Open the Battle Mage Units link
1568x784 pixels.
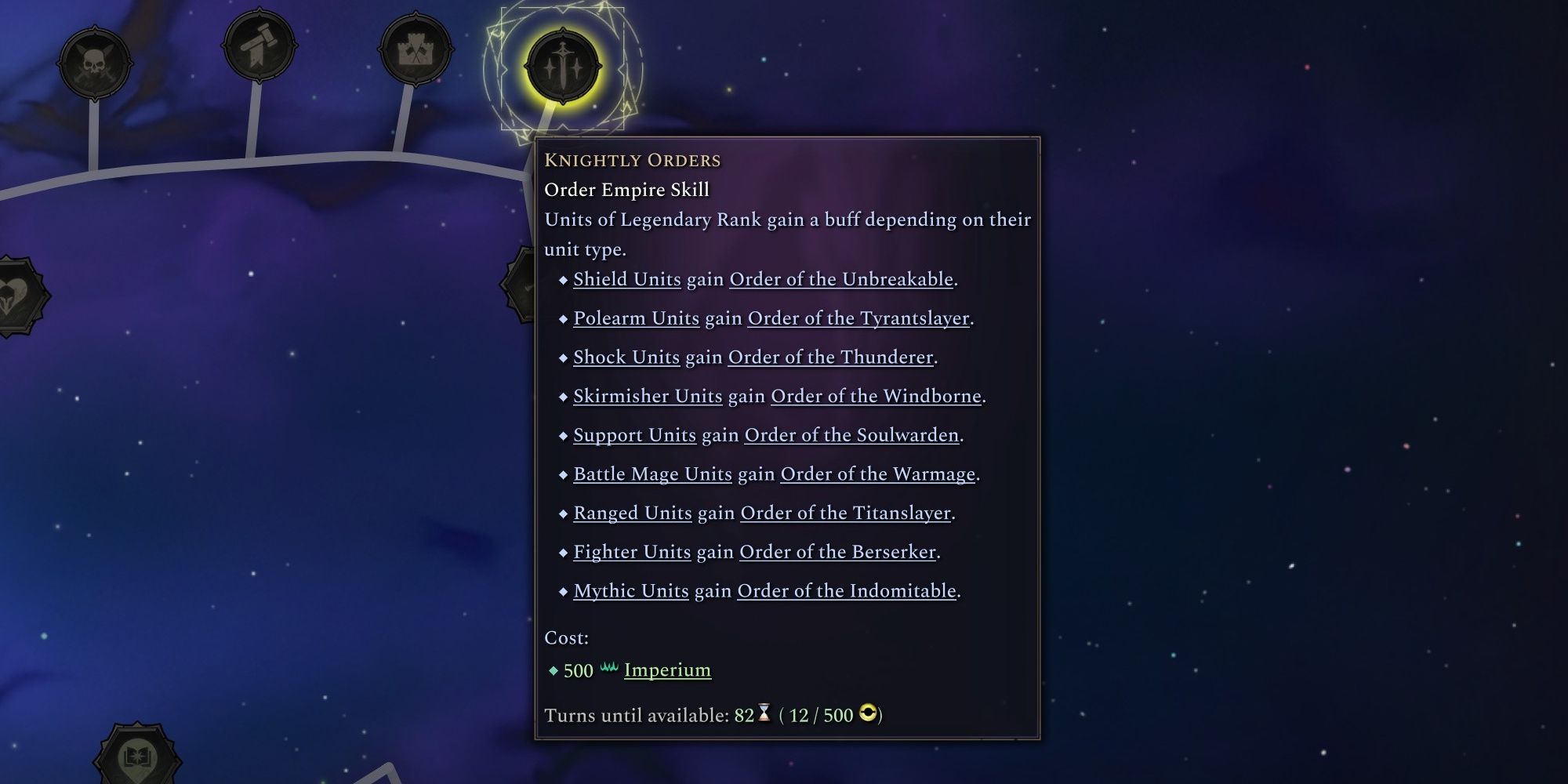652,474
